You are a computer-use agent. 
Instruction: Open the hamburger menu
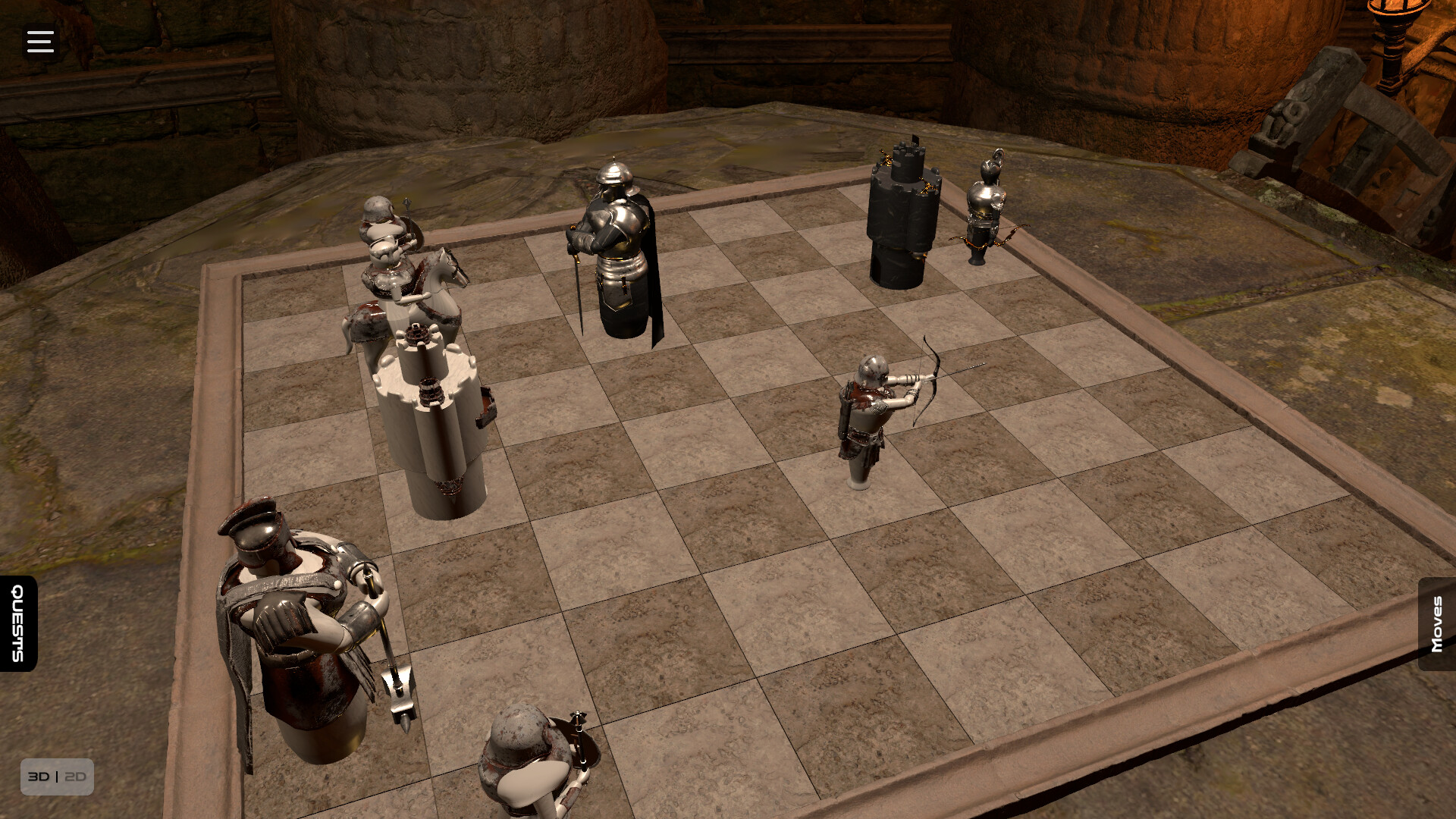[39, 41]
